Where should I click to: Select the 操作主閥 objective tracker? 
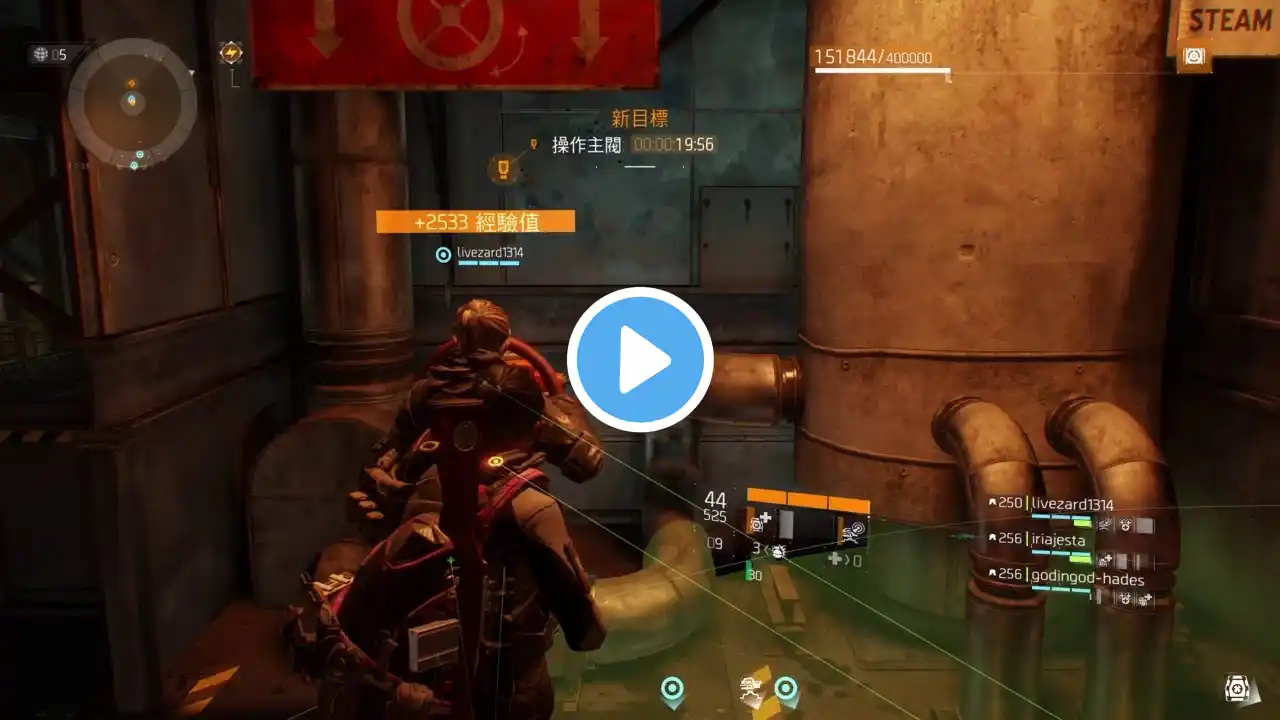[x=587, y=145]
